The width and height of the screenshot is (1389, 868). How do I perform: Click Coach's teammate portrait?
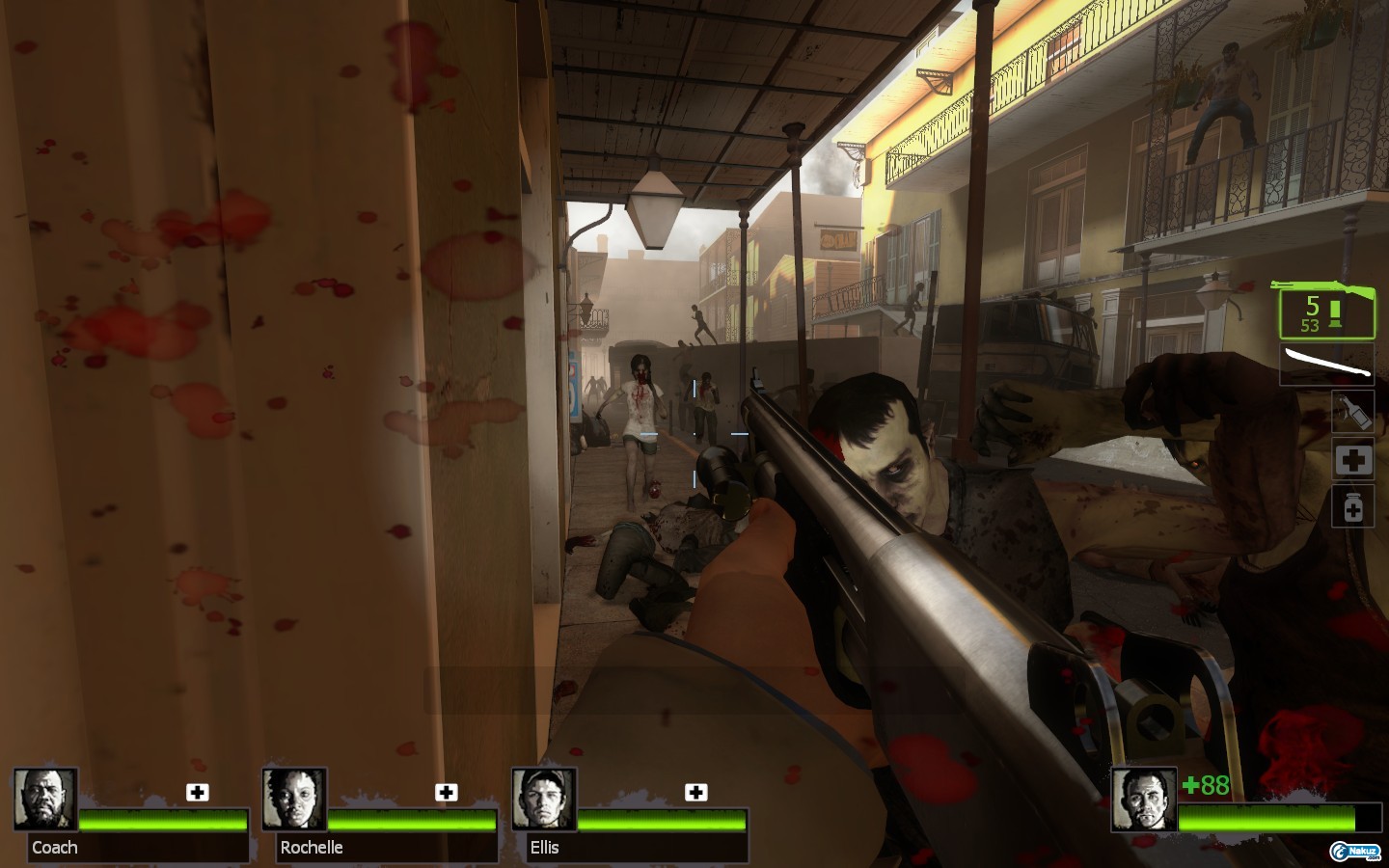click(45, 800)
